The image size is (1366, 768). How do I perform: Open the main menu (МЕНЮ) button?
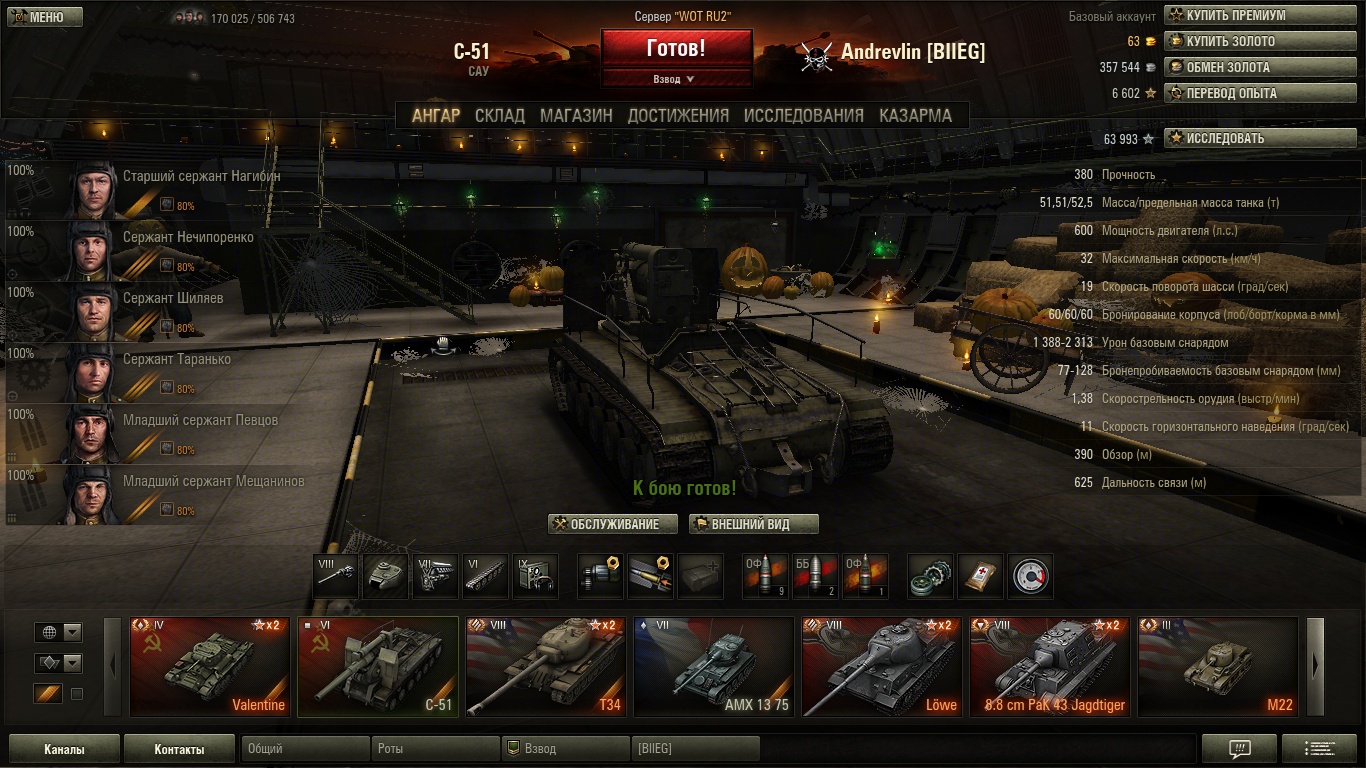pyautogui.click(x=45, y=17)
